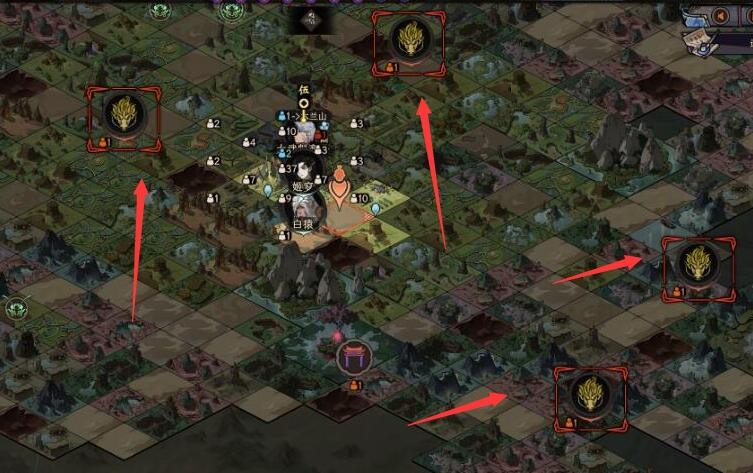Image resolution: width=753 pixels, height=473 pixels.
Task: Click the red torii gate map marker
Action: pyautogui.click(x=353, y=357)
